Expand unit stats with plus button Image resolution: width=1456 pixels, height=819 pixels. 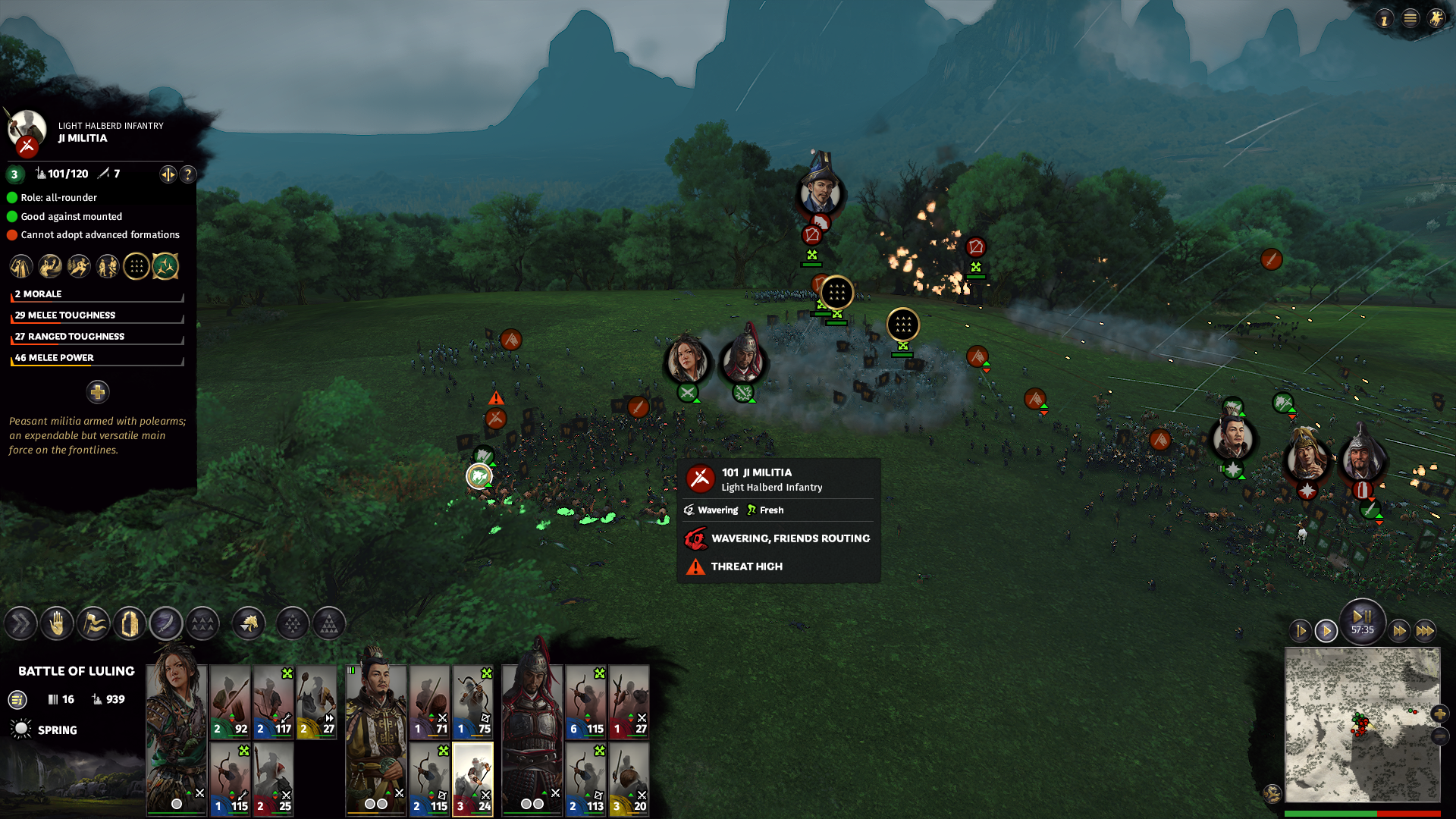click(97, 392)
